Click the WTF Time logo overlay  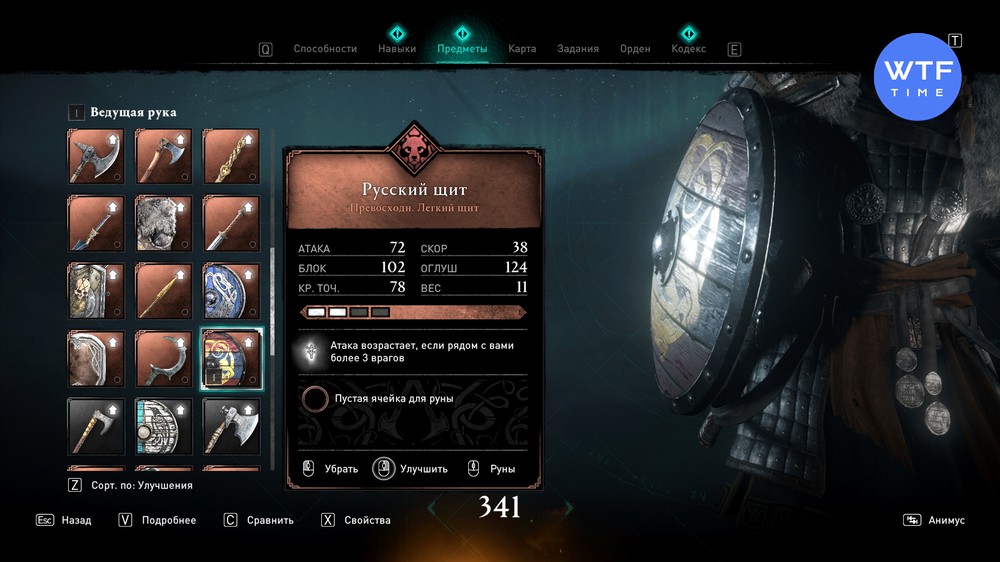tap(917, 76)
